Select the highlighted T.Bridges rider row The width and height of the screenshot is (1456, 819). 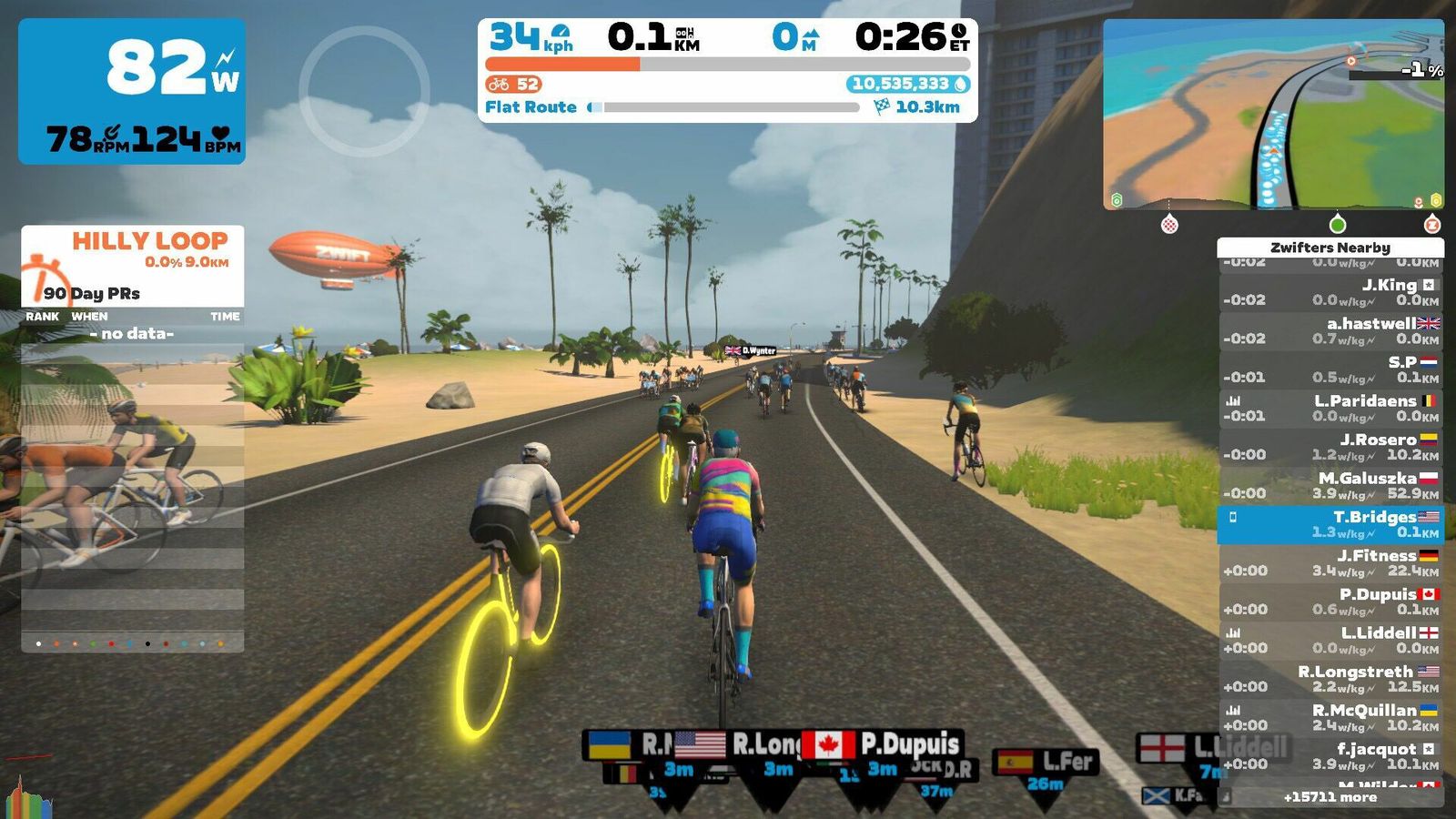1330,524
